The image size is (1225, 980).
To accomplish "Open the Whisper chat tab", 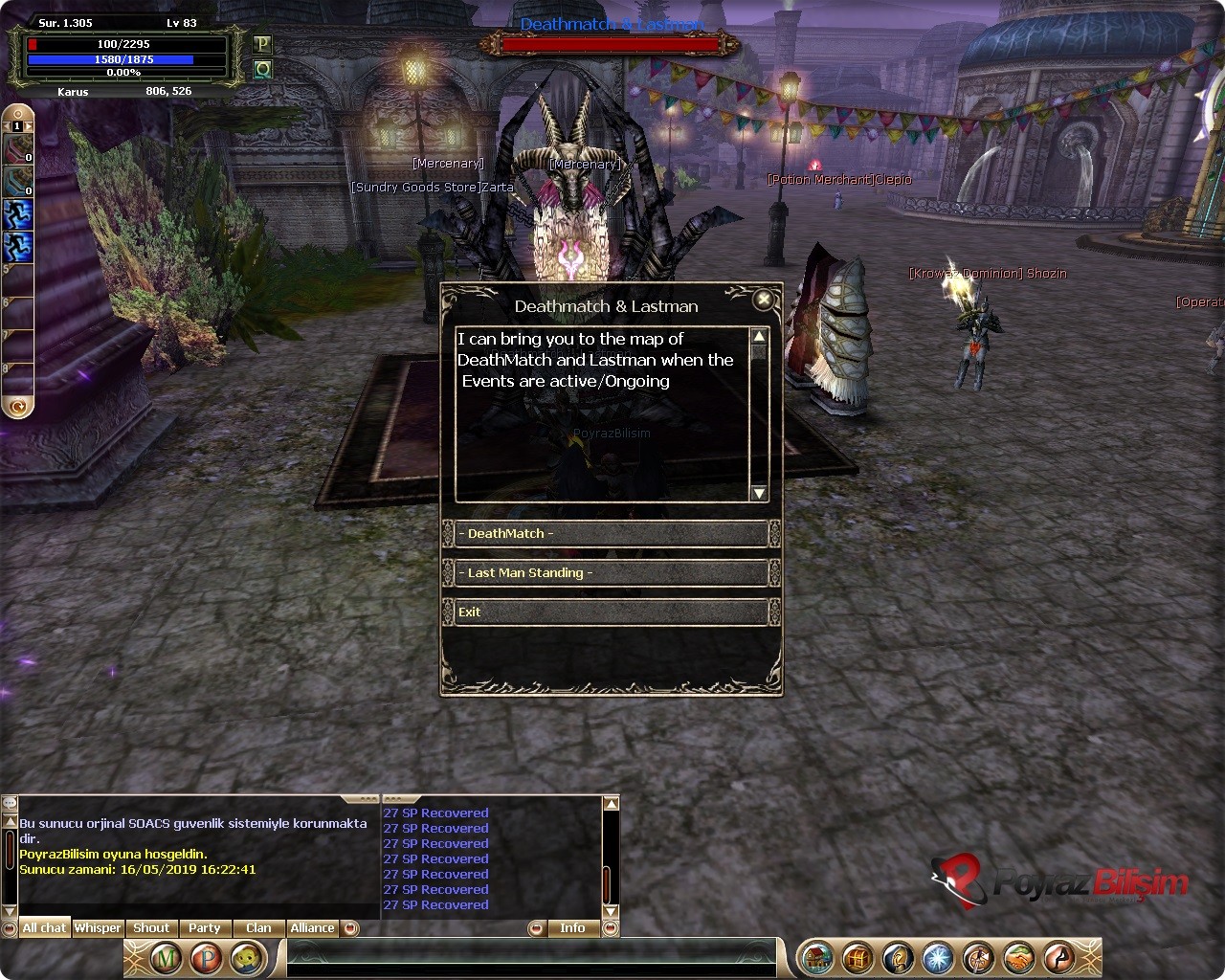I will tap(98, 928).
